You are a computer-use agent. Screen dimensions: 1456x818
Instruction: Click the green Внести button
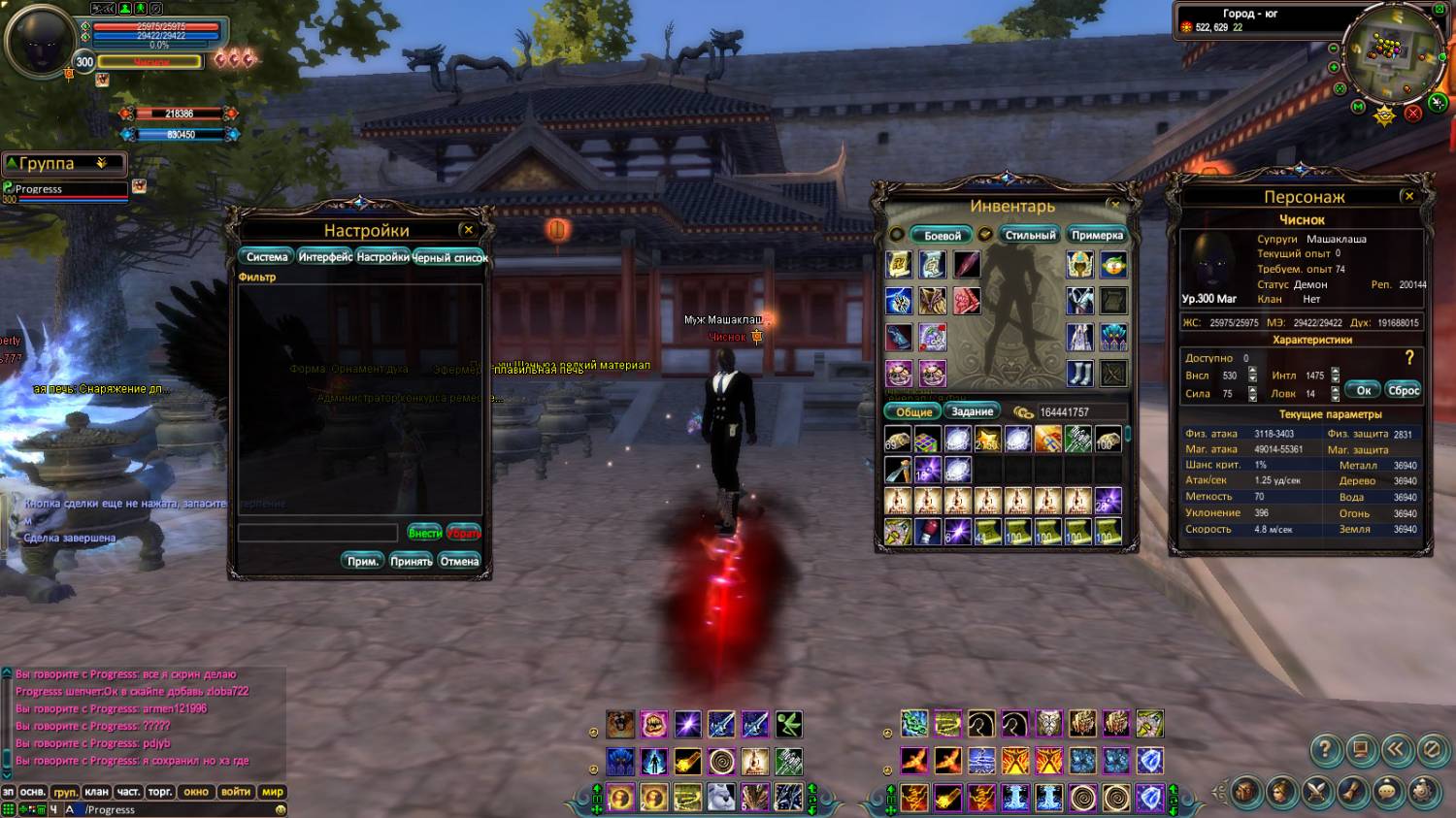click(x=424, y=533)
